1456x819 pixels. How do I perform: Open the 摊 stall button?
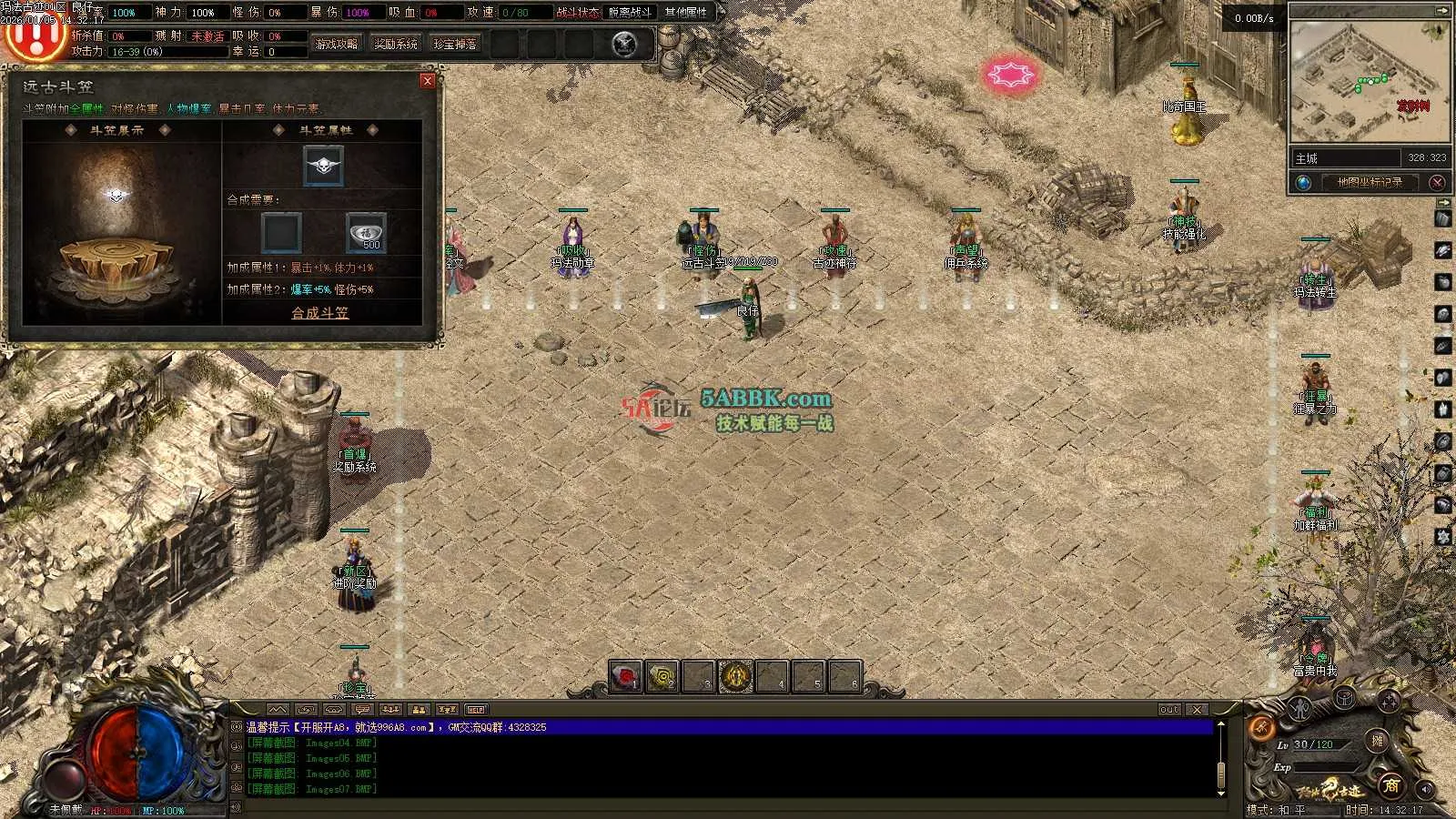(x=1378, y=741)
